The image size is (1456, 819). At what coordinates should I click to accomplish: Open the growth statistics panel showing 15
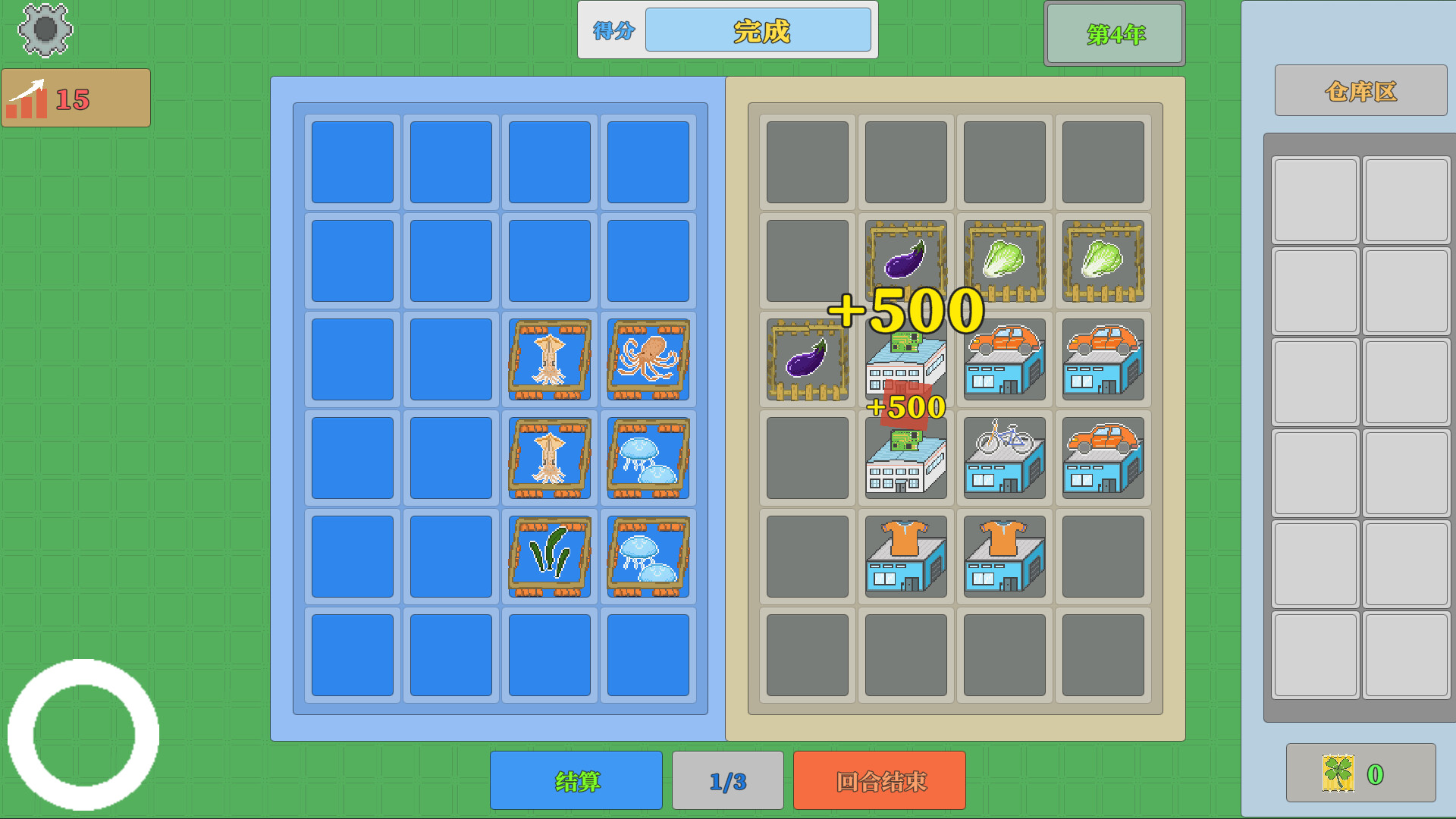pyautogui.click(x=76, y=97)
